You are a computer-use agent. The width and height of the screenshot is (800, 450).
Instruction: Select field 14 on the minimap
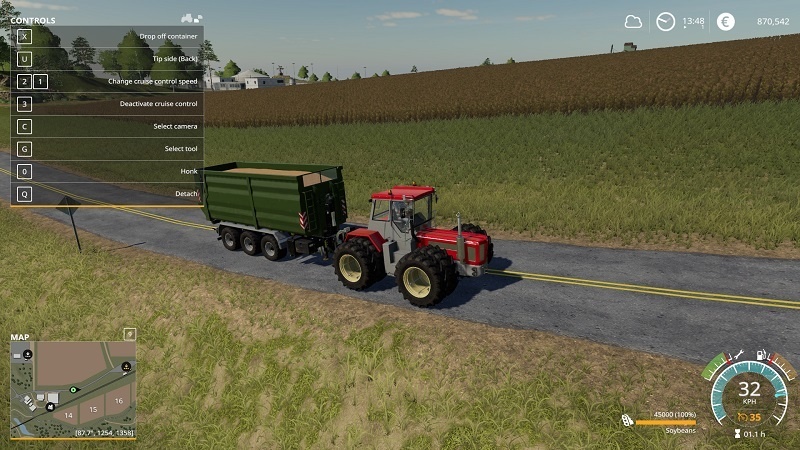69,413
